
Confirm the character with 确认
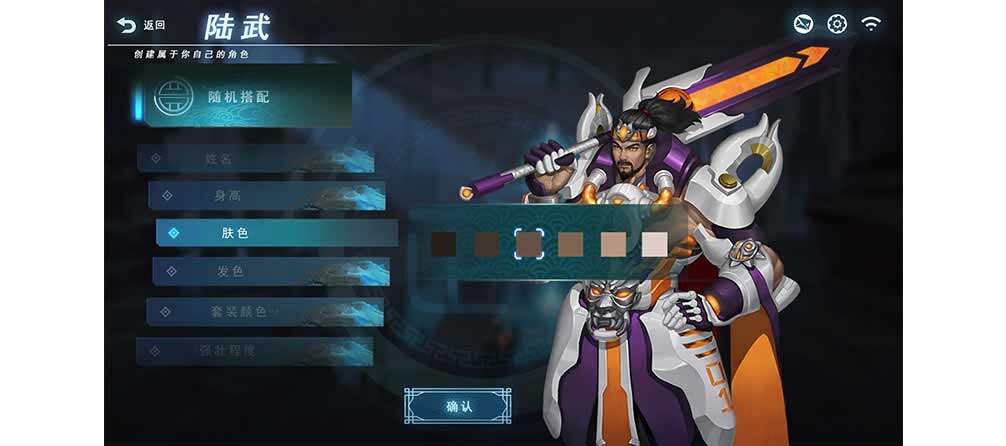458,406
